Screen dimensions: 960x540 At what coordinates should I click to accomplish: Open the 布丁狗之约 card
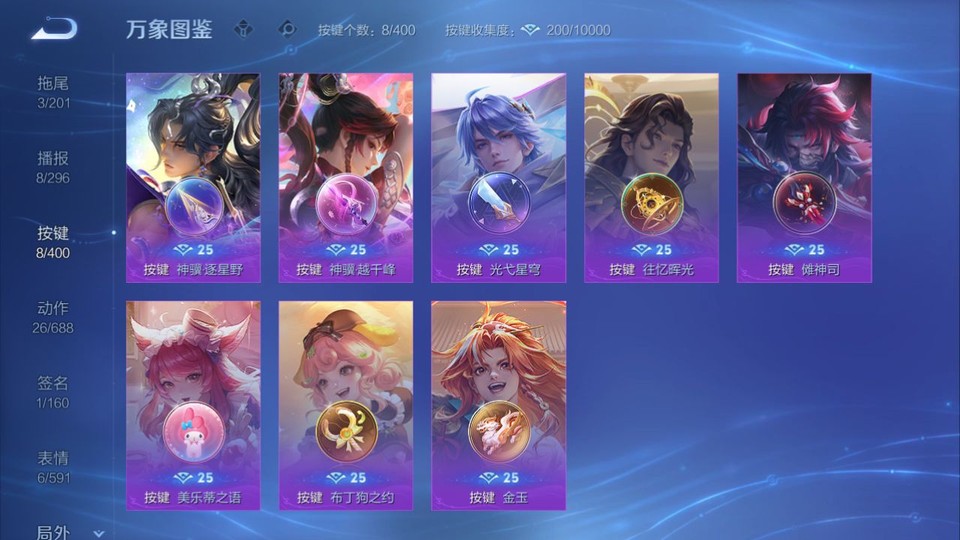click(x=346, y=405)
